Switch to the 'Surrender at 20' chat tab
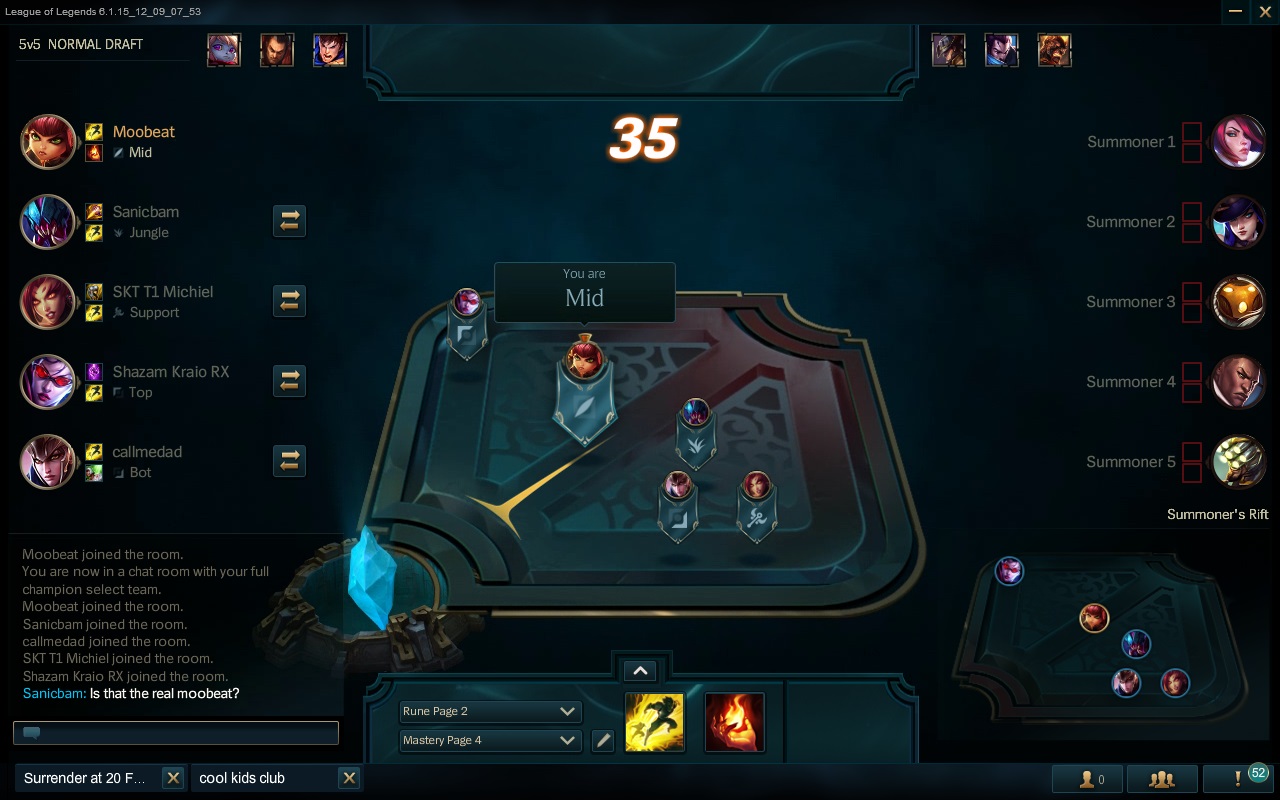1280x800 pixels. coord(85,777)
